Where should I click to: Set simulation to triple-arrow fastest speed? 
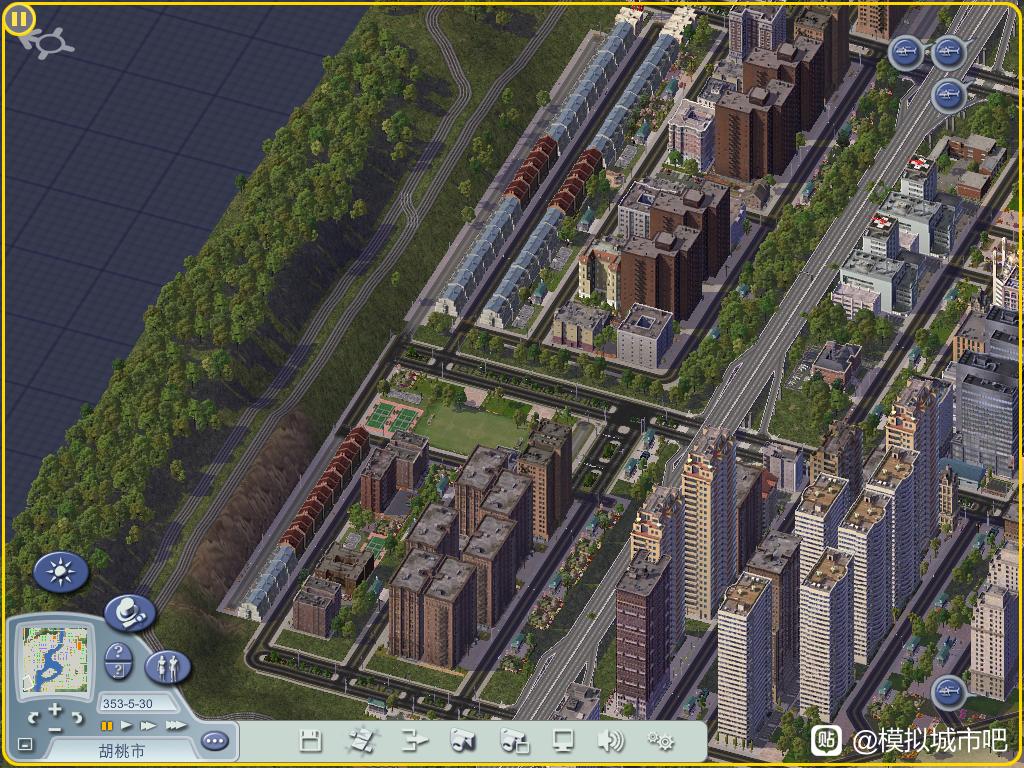[175, 725]
